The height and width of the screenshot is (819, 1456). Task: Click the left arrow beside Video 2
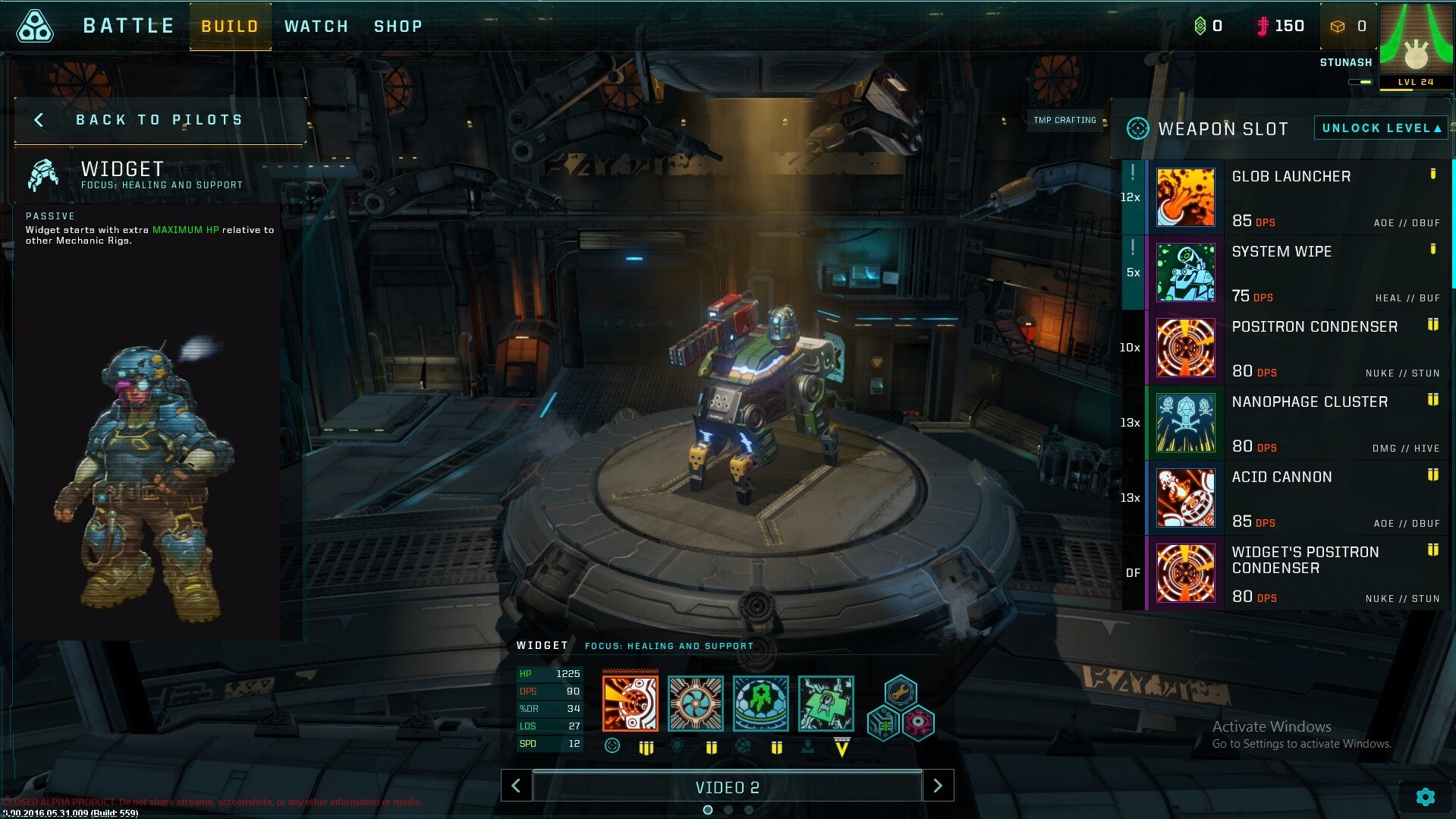point(517,786)
